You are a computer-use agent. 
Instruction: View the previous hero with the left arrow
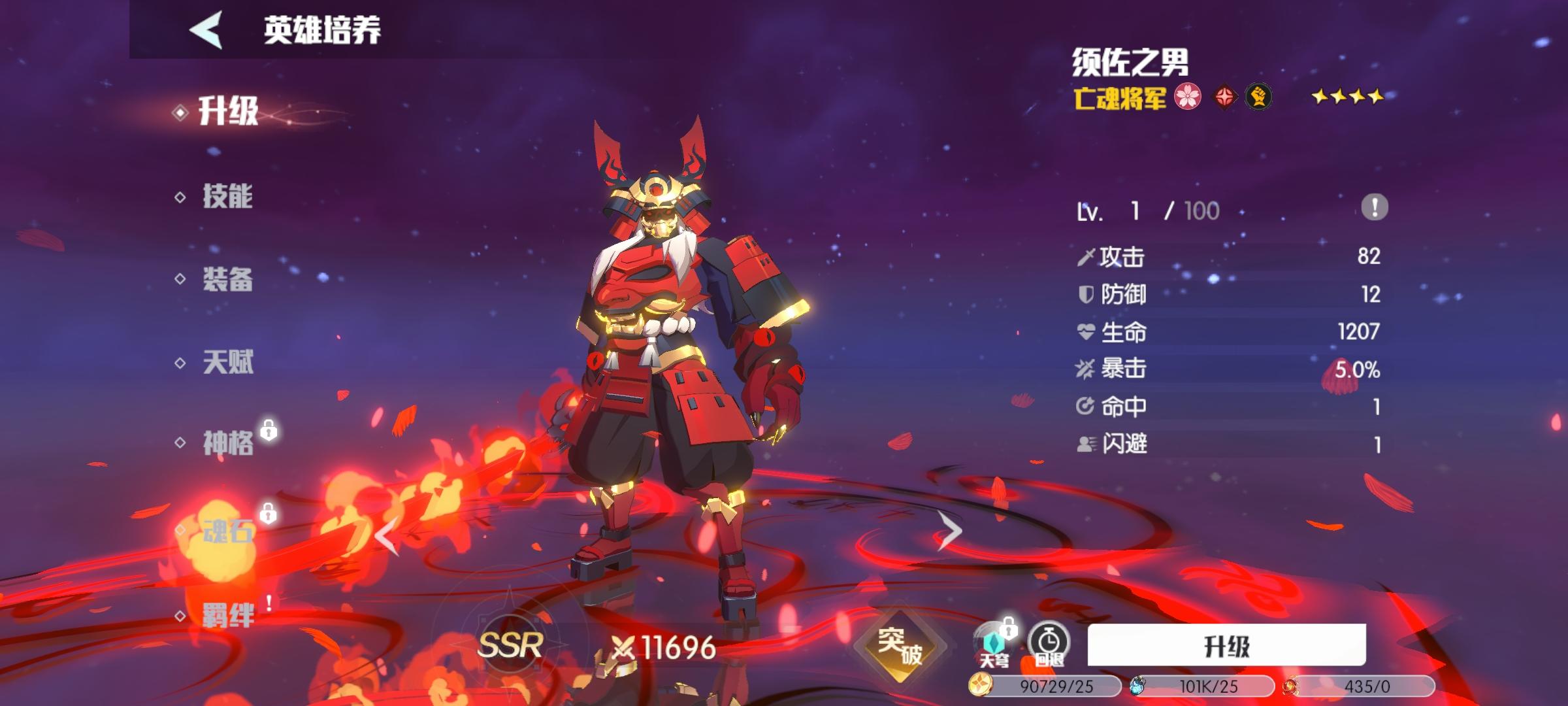click(x=387, y=535)
